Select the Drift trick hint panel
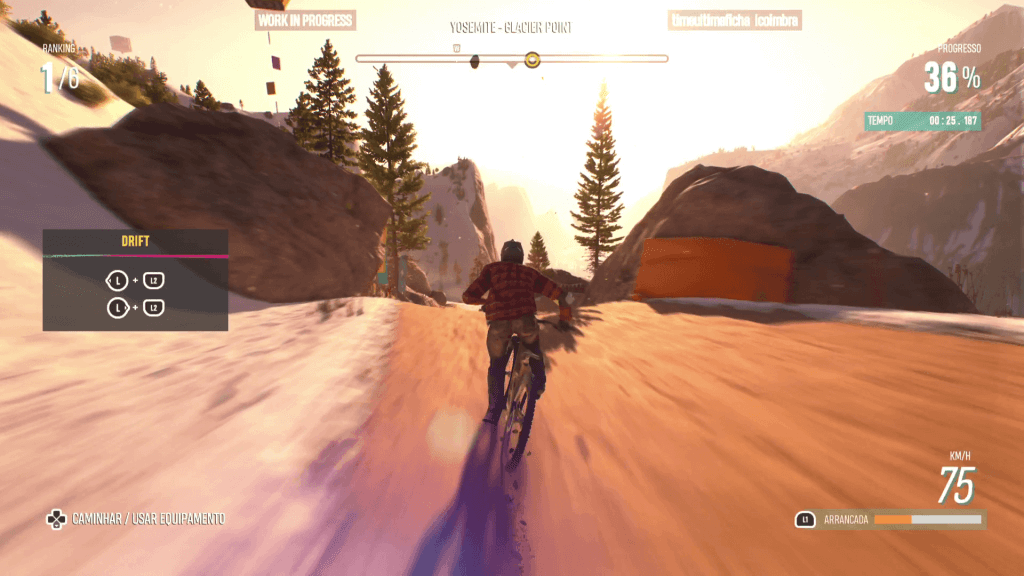Screen dimensions: 1024x576 tap(135, 280)
